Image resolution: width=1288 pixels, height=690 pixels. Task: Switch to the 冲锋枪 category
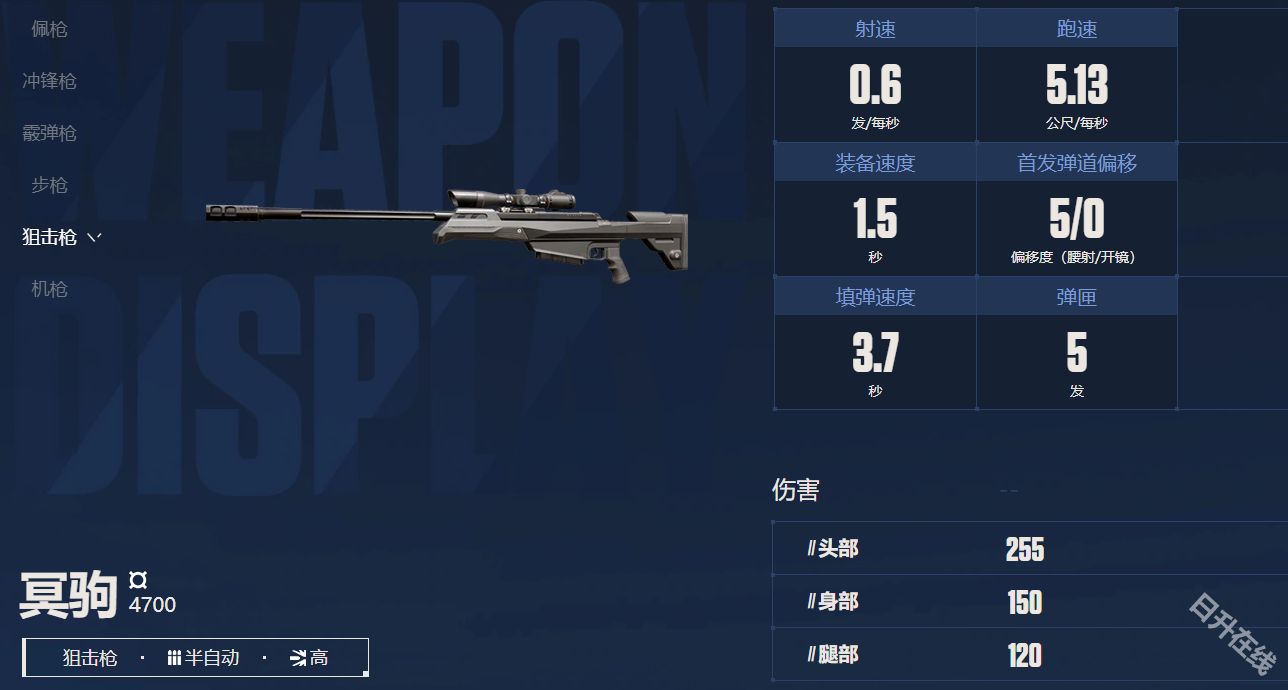coord(49,81)
